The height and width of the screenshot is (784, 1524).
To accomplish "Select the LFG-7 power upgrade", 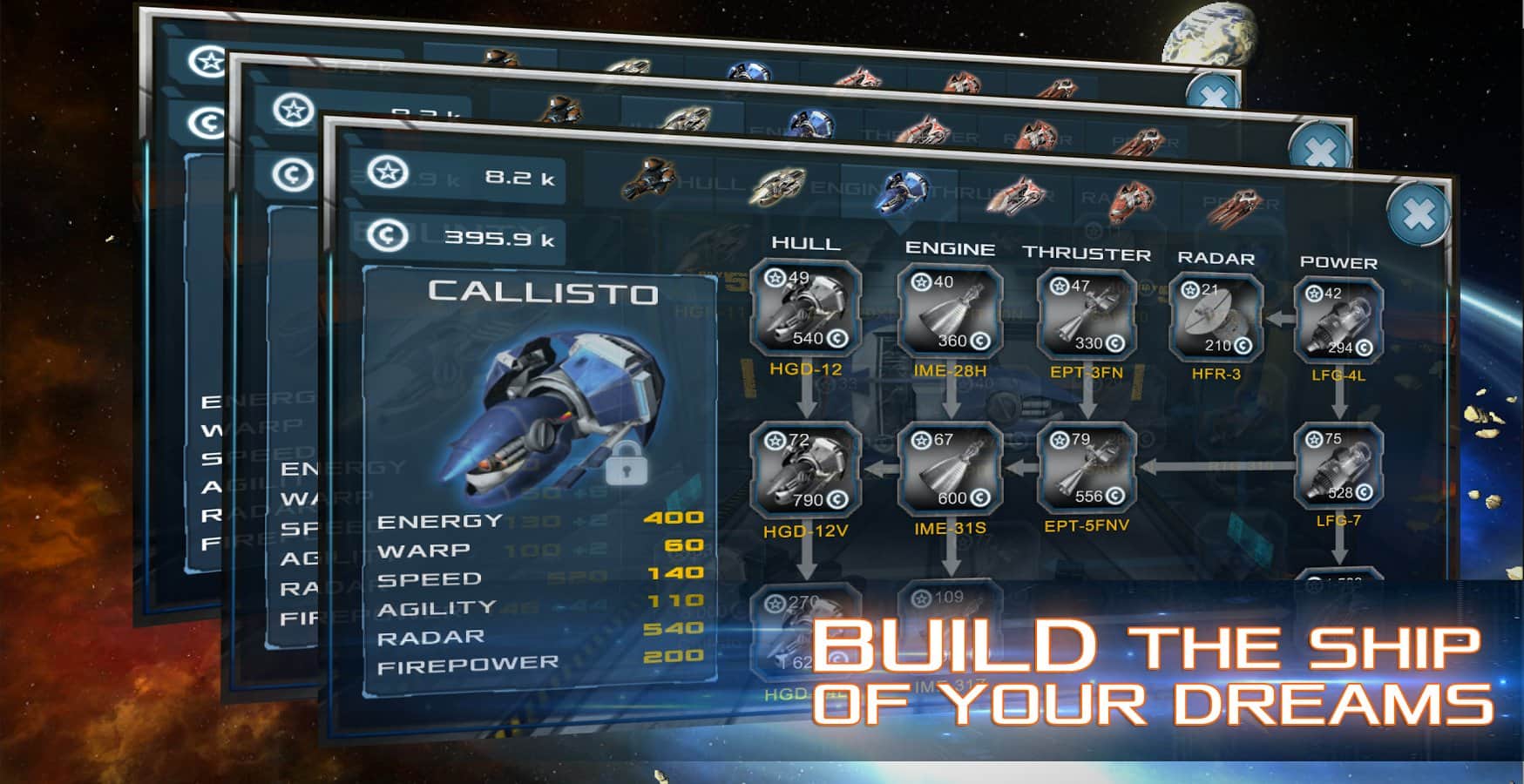I will click(x=1338, y=466).
